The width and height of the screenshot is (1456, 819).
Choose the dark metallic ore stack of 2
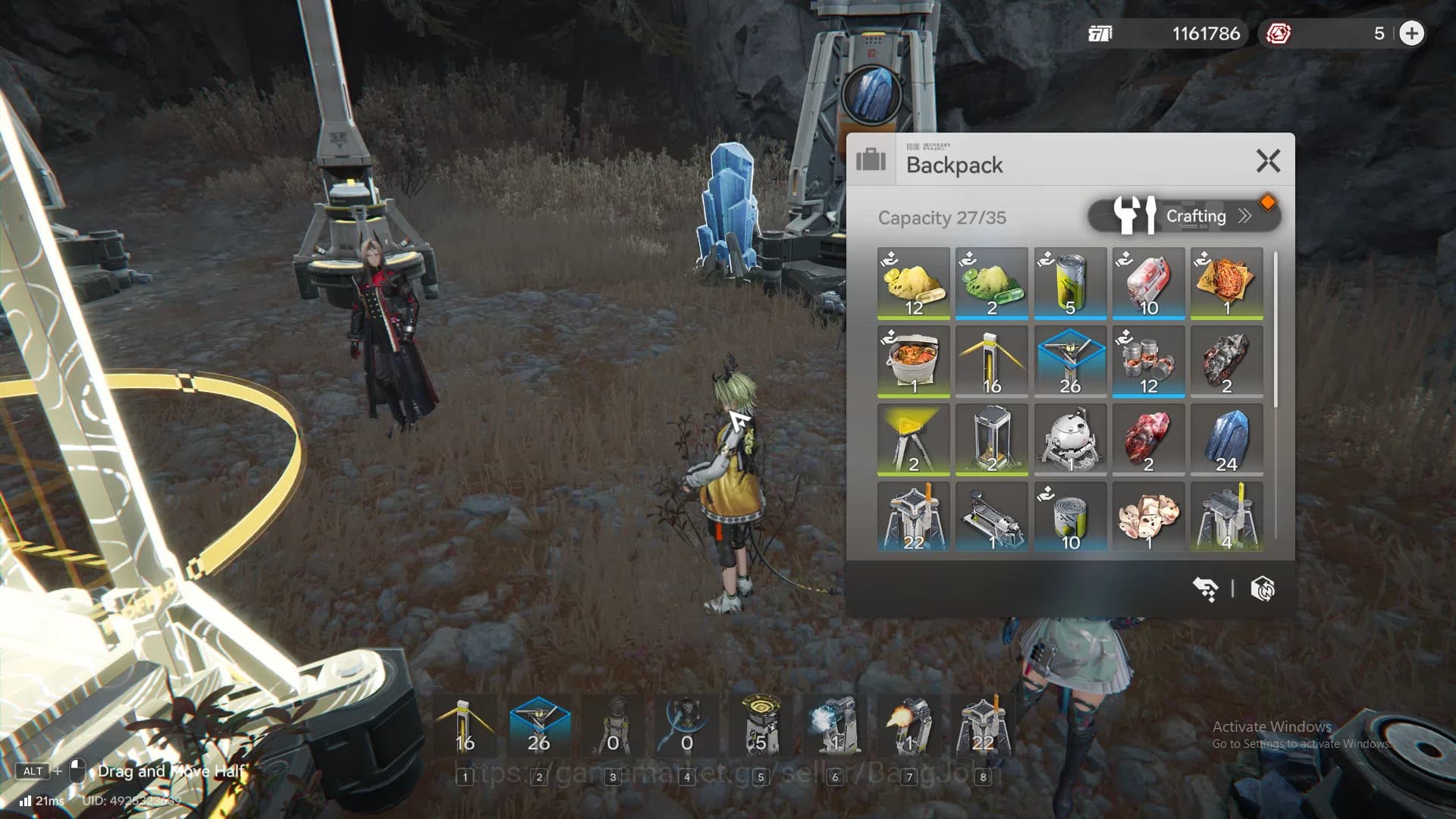1226,361
